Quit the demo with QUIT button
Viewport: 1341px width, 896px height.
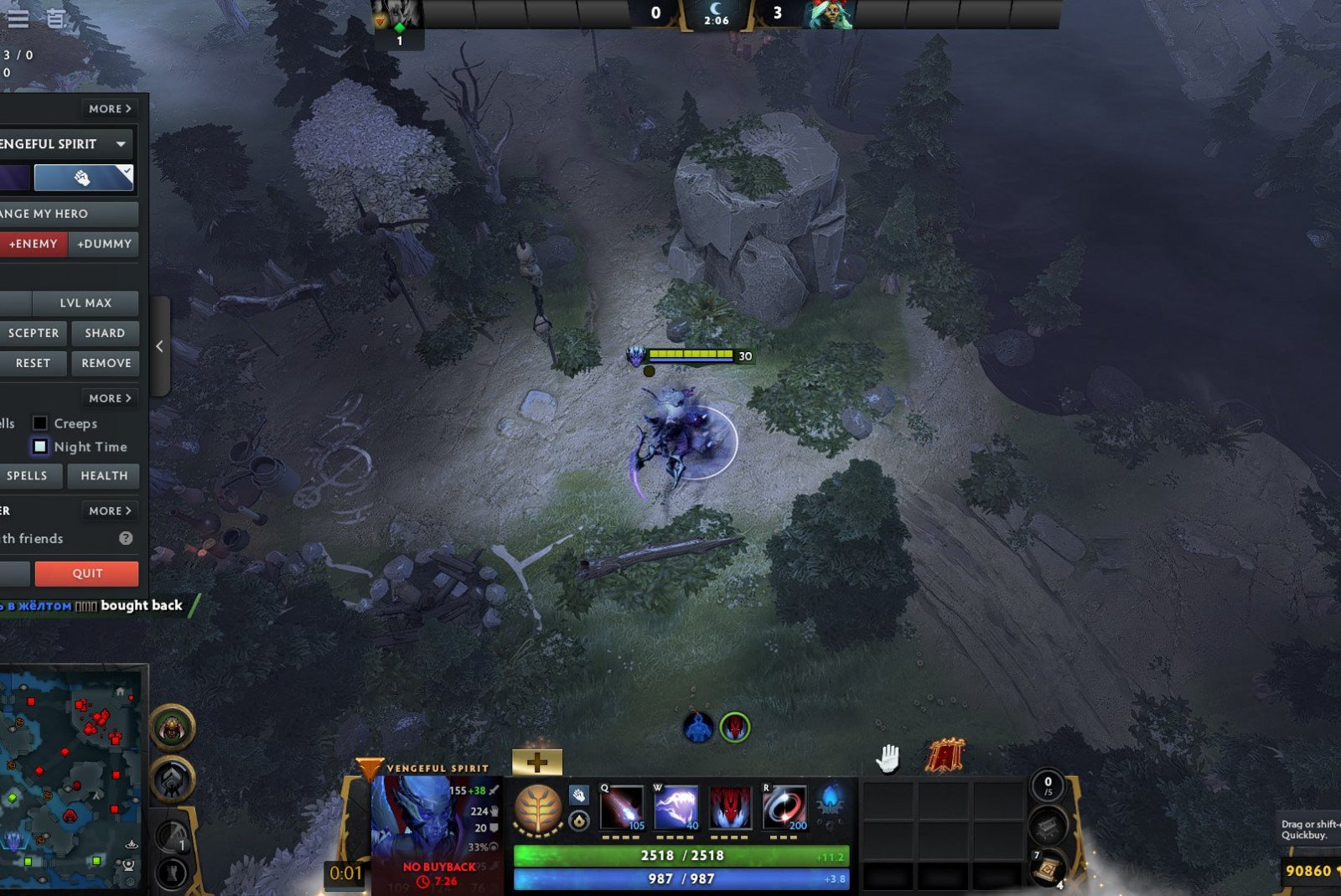coord(87,573)
